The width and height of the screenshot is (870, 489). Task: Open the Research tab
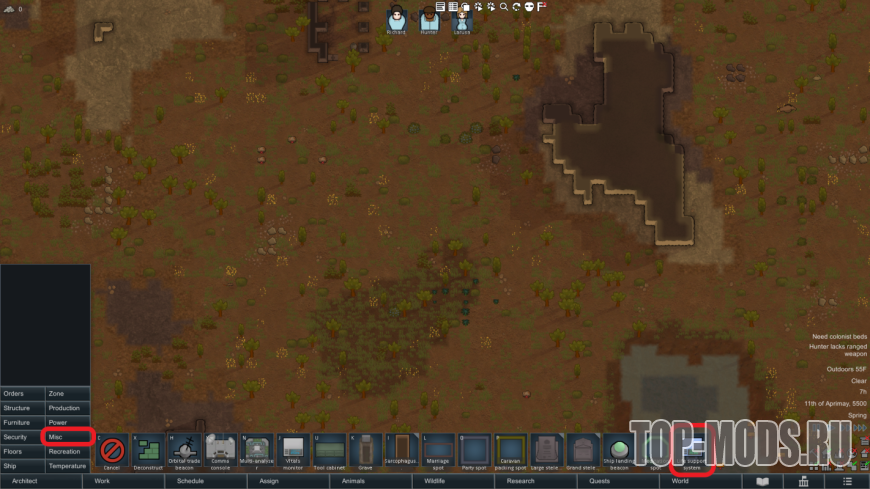tap(520, 481)
